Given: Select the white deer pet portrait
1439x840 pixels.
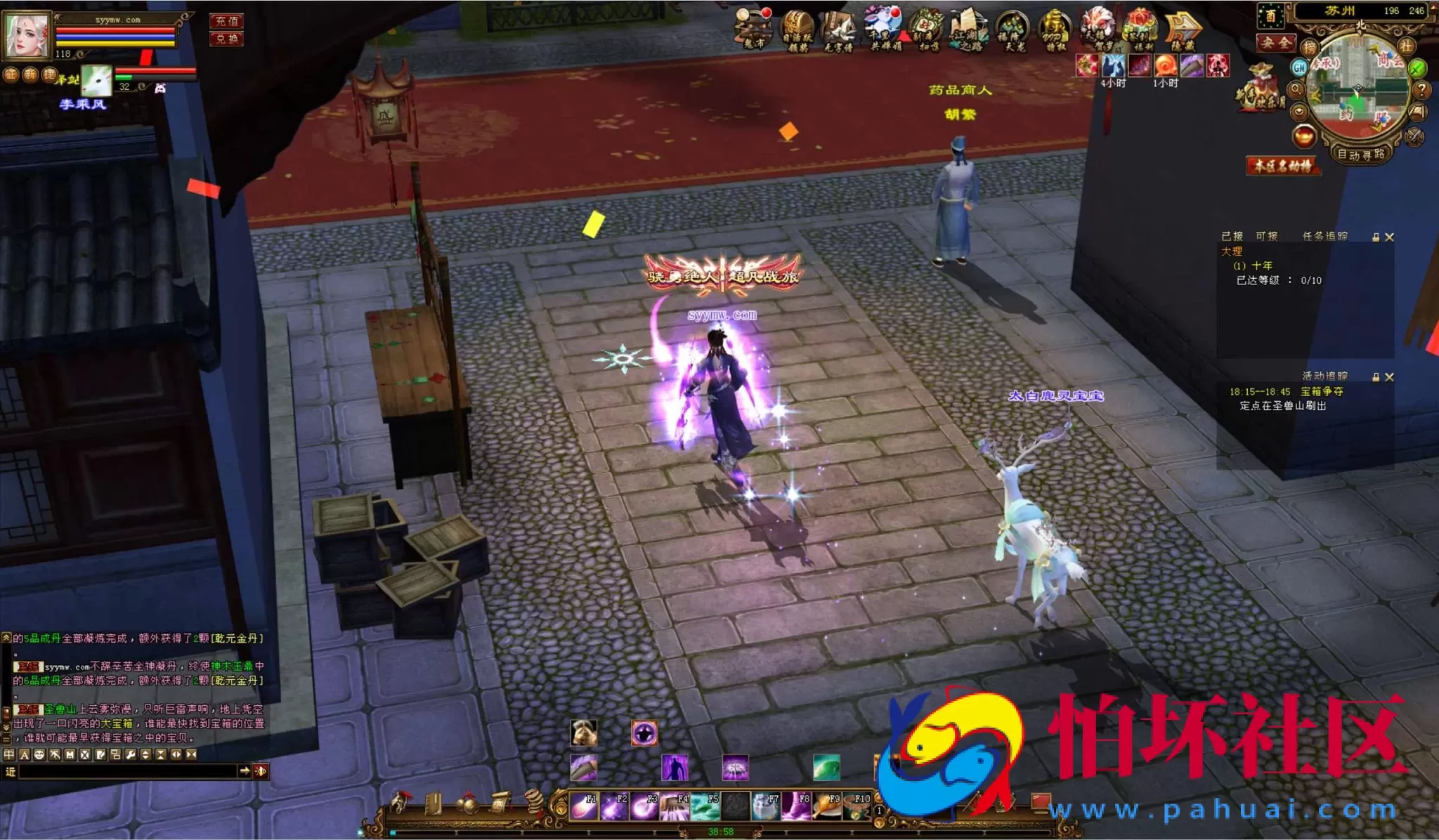Looking at the screenshot, I should click(96, 81).
